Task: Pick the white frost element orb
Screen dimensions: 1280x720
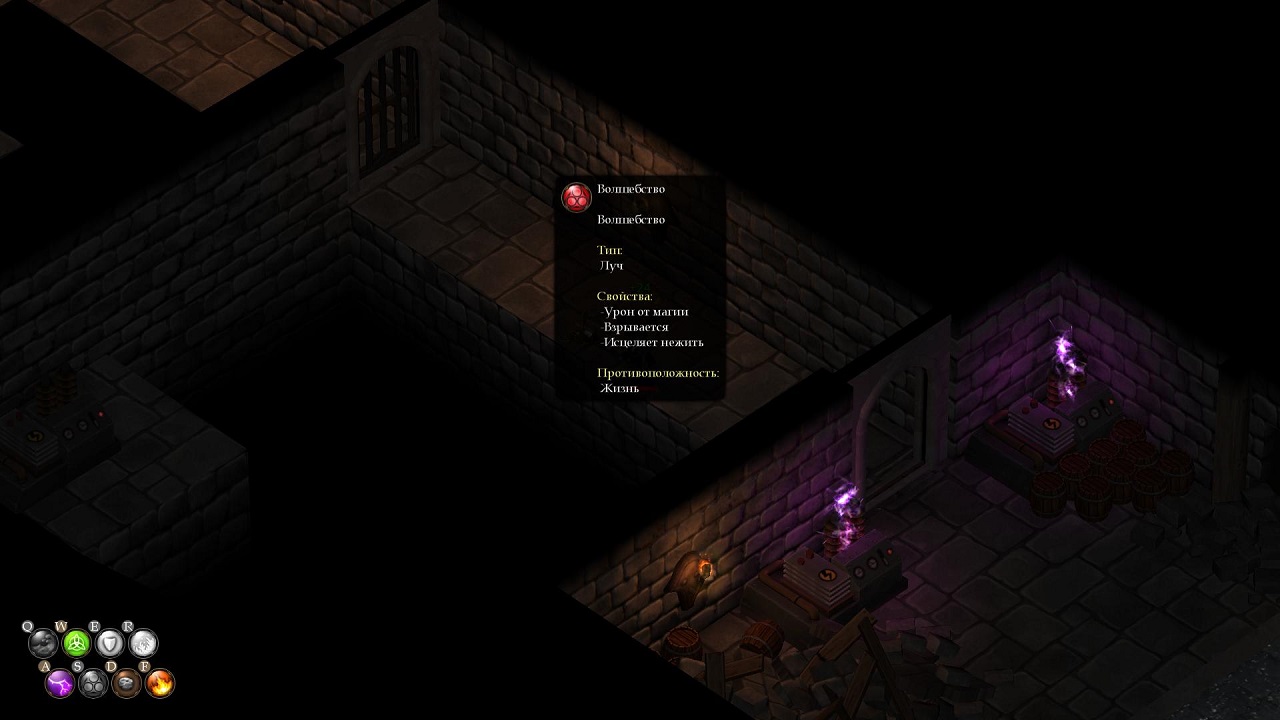Action: (x=143, y=643)
